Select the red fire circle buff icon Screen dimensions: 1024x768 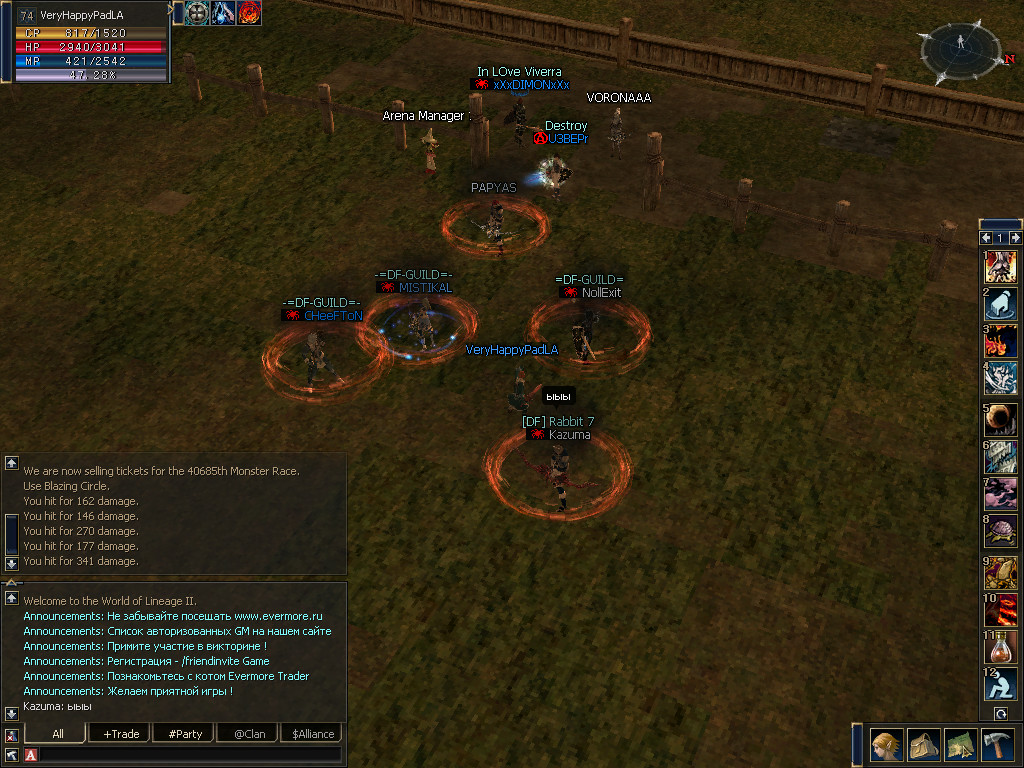tap(249, 13)
